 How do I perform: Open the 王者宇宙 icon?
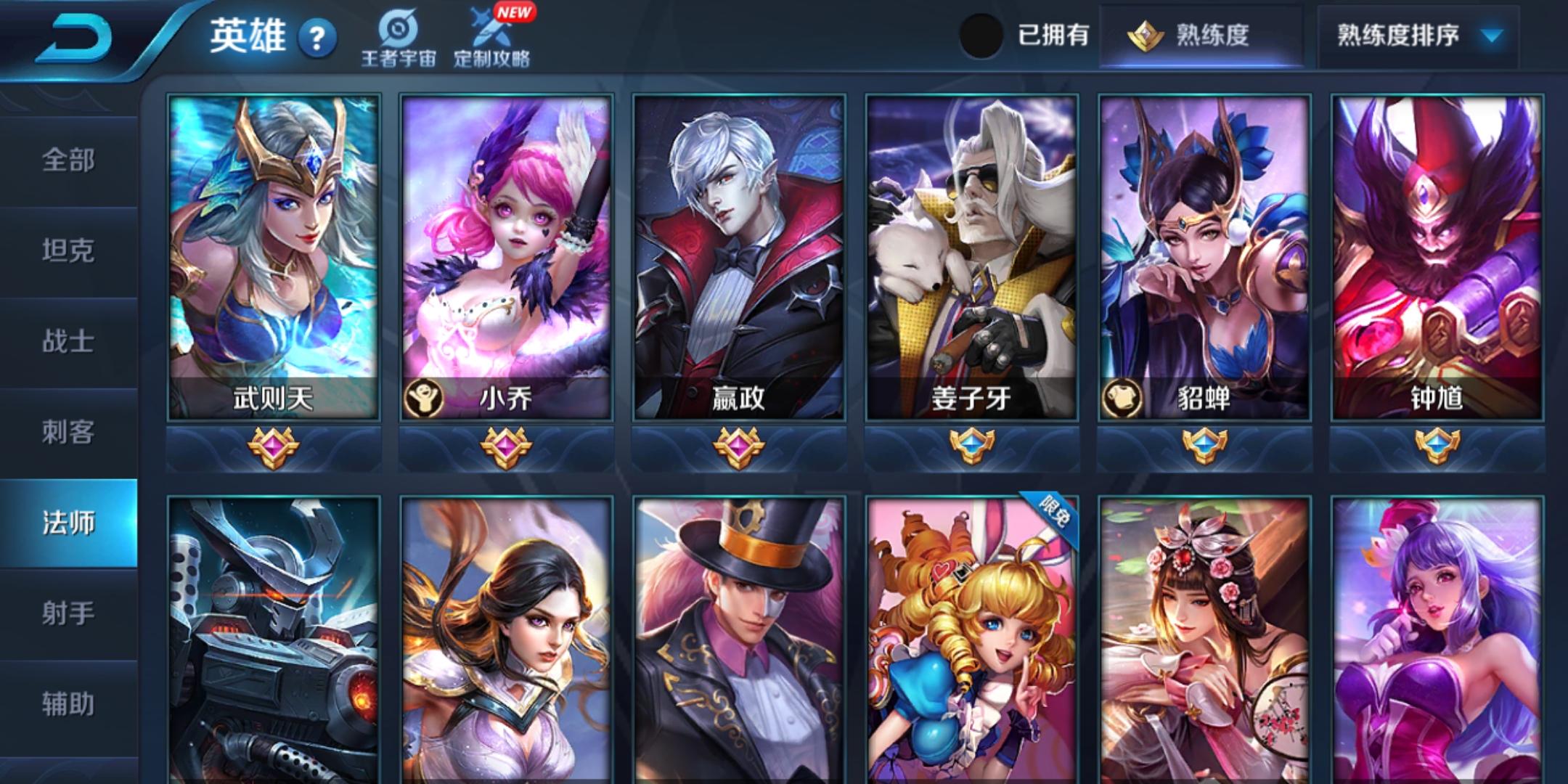399,38
